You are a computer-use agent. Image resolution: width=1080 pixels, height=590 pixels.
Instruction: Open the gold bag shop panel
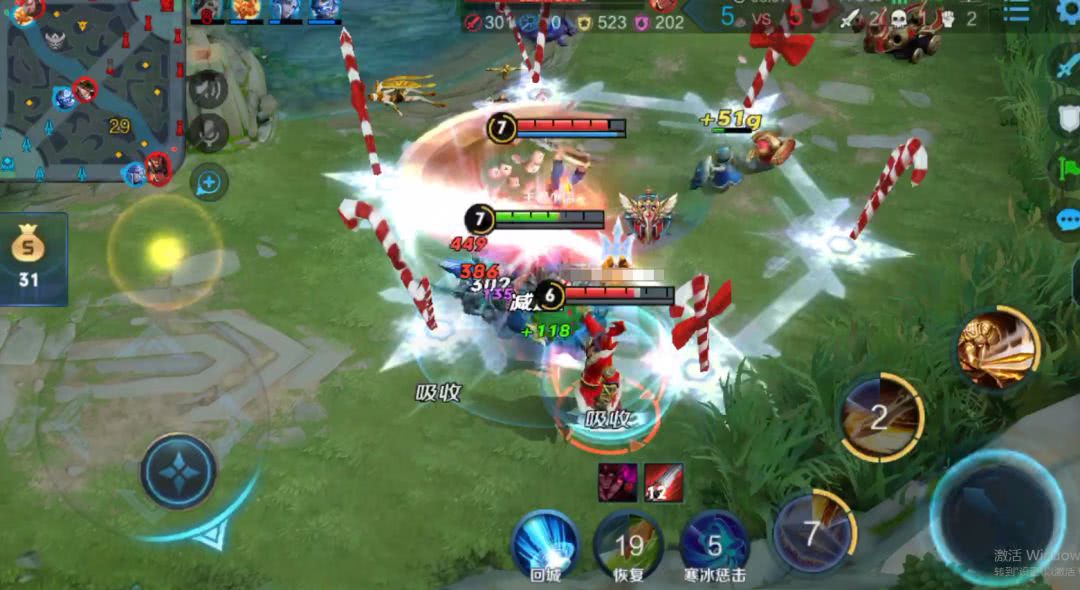(30, 258)
